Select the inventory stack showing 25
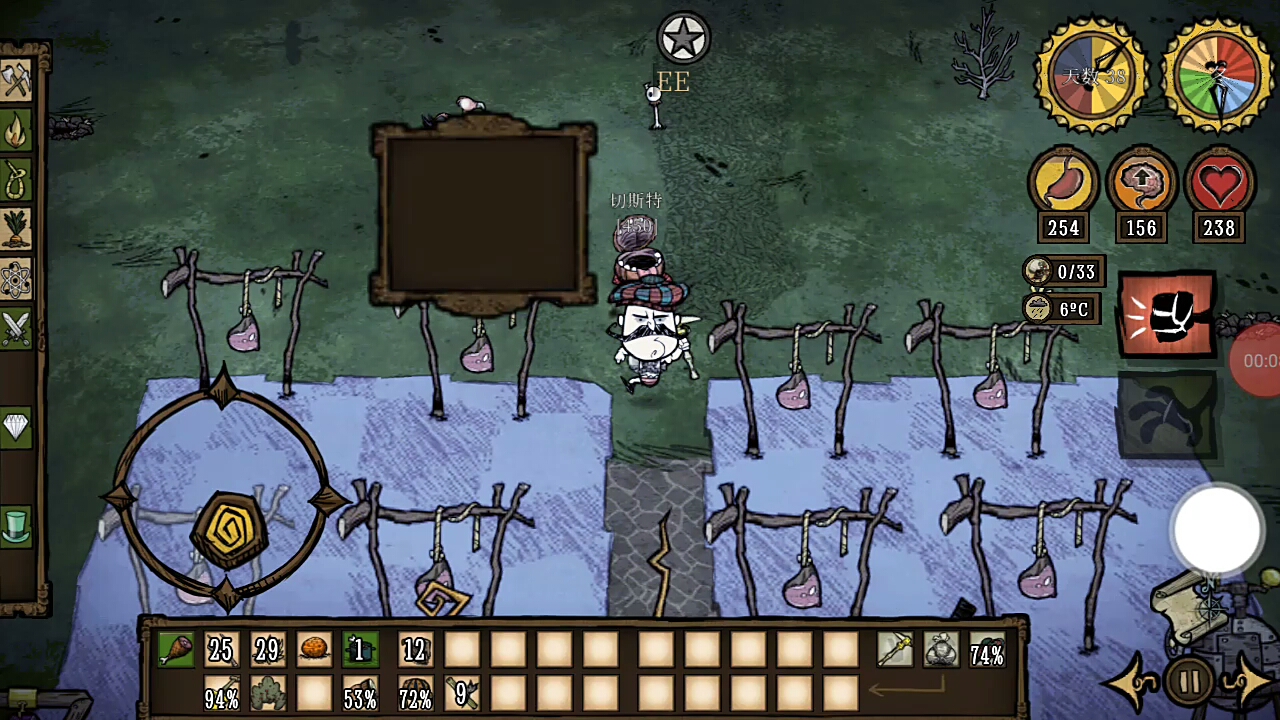Image resolution: width=1280 pixels, height=720 pixels. pyautogui.click(x=221, y=651)
